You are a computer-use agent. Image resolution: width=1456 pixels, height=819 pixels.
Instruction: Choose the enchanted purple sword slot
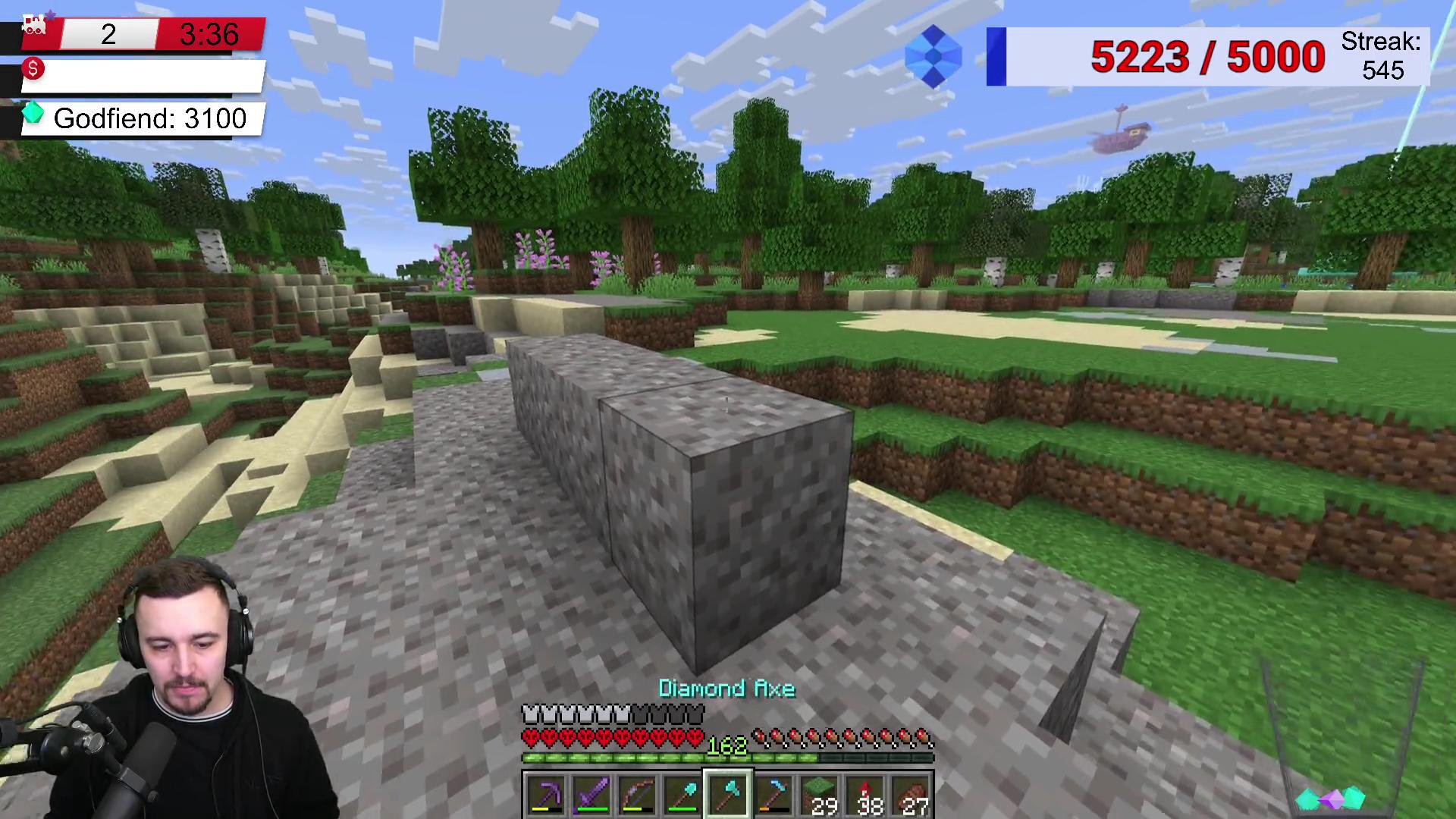pyautogui.click(x=591, y=795)
